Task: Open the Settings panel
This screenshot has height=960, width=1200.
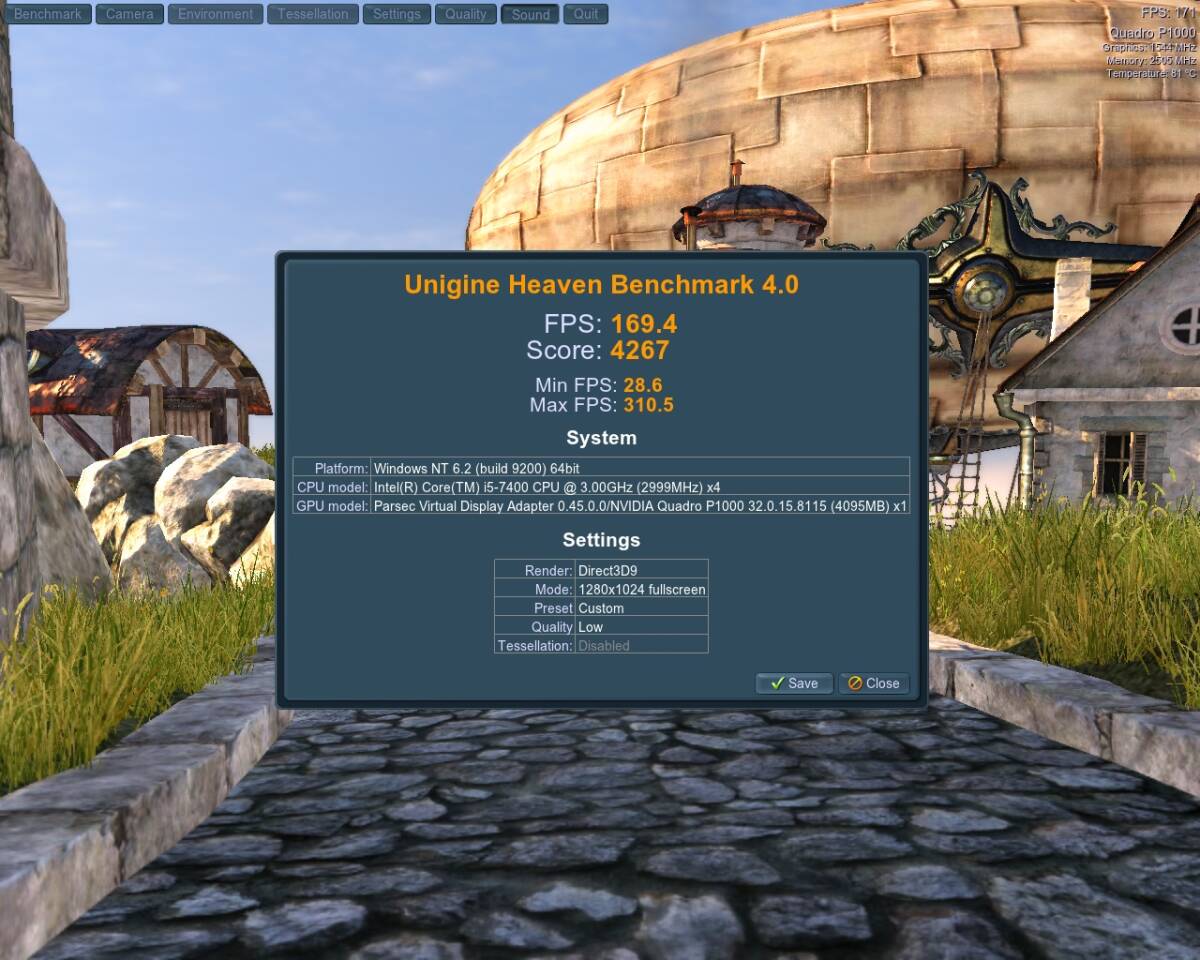Action: coord(396,14)
